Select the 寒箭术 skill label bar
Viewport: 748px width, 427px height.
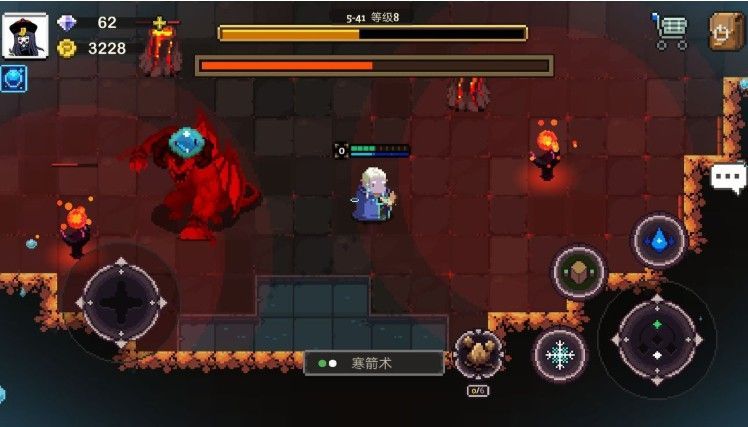point(374,363)
